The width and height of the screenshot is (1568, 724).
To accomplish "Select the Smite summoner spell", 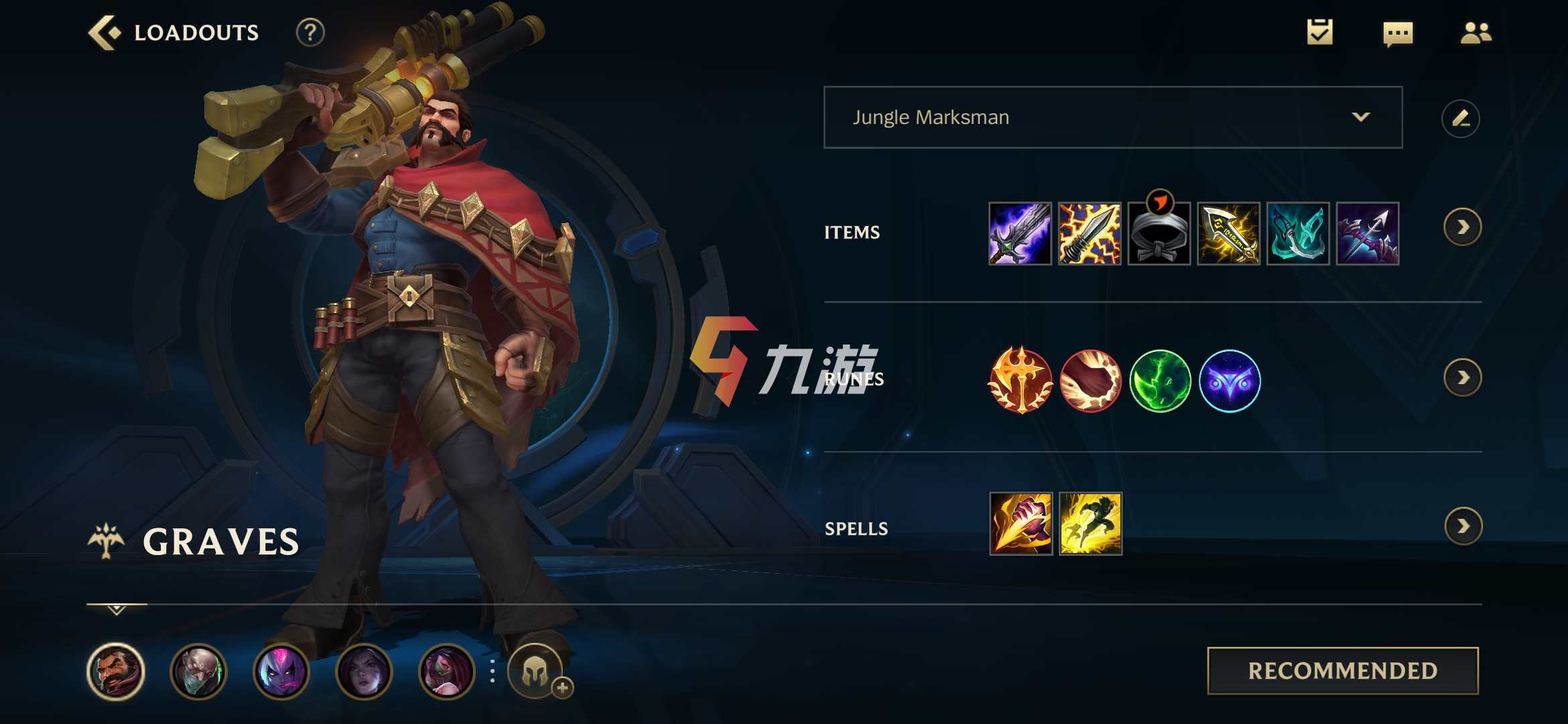I will (1021, 524).
